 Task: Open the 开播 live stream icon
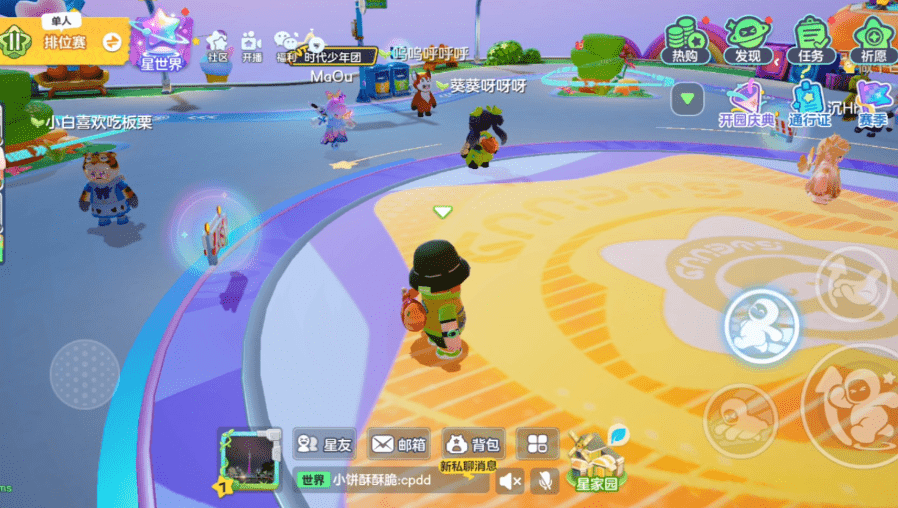click(251, 47)
